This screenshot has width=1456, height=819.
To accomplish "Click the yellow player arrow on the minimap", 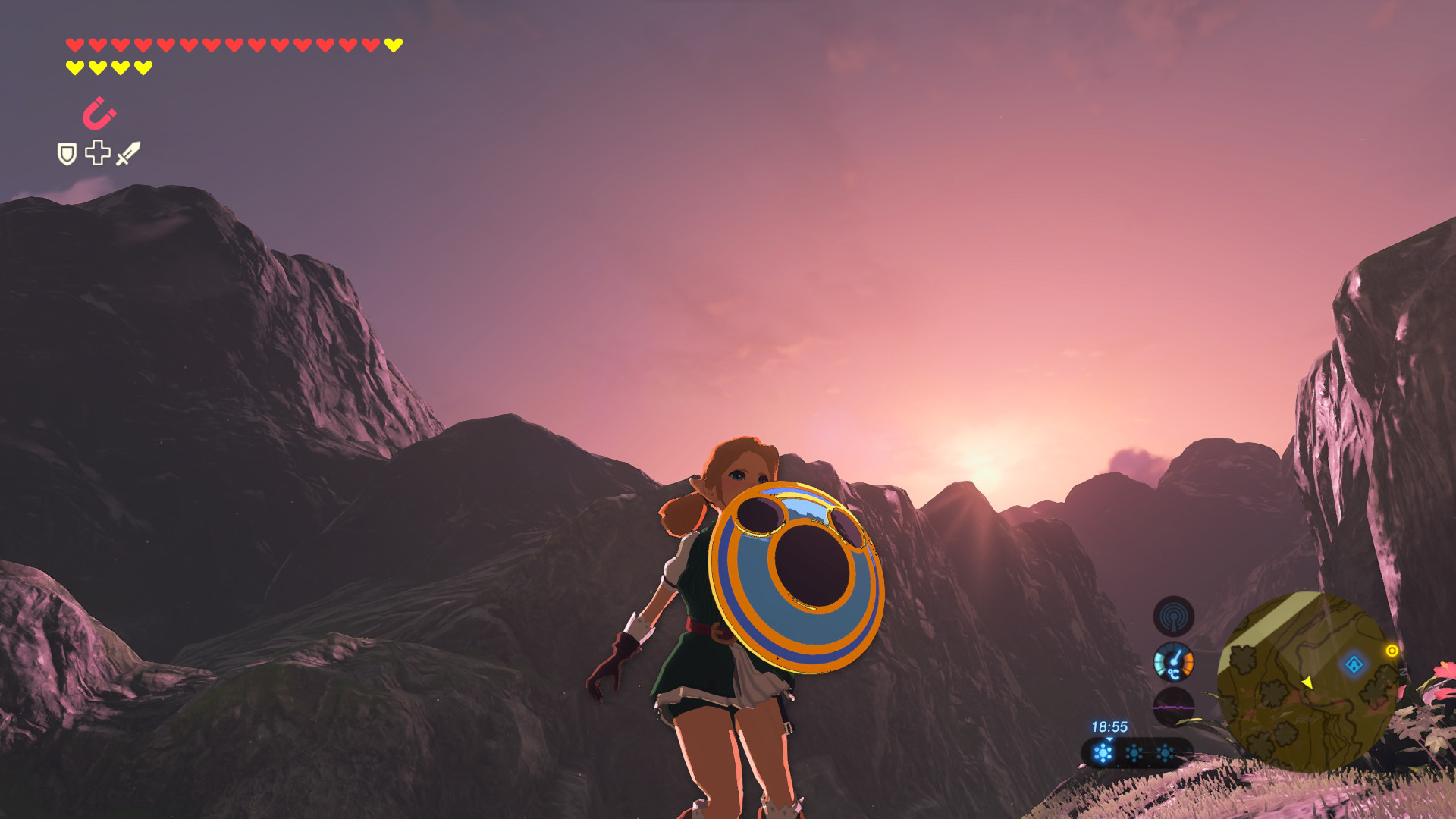I will coord(1308,682).
